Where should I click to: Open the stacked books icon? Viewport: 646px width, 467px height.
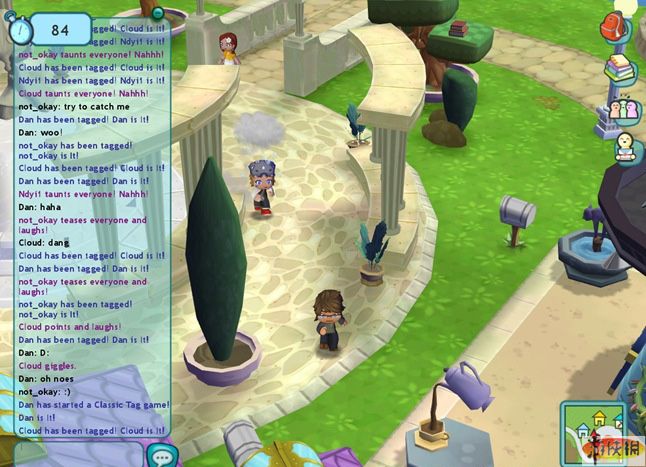pyautogui.click(x=620, y=69)
